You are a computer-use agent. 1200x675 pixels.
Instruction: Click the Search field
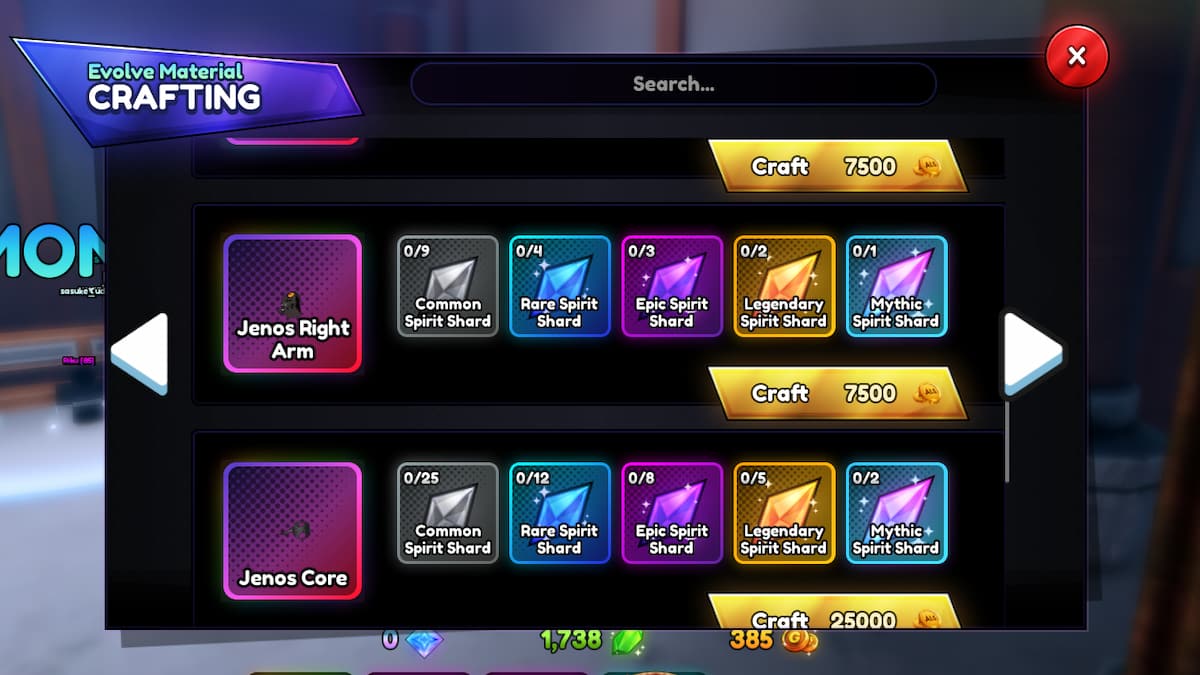(x=673, y=84)
